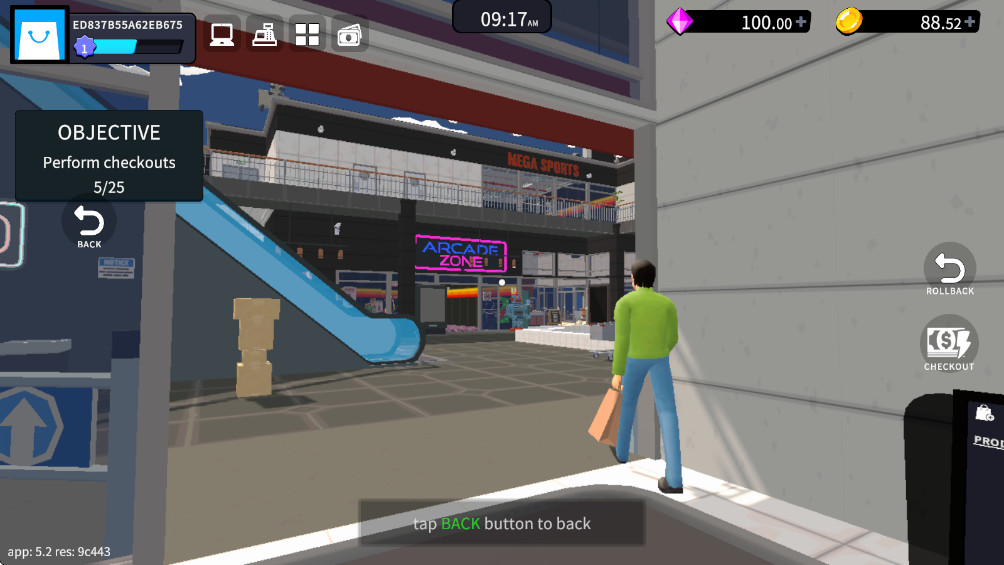Tap the CHECKOUT button
This screenshot has width=1004, height=565.
[x=949, y=345]
